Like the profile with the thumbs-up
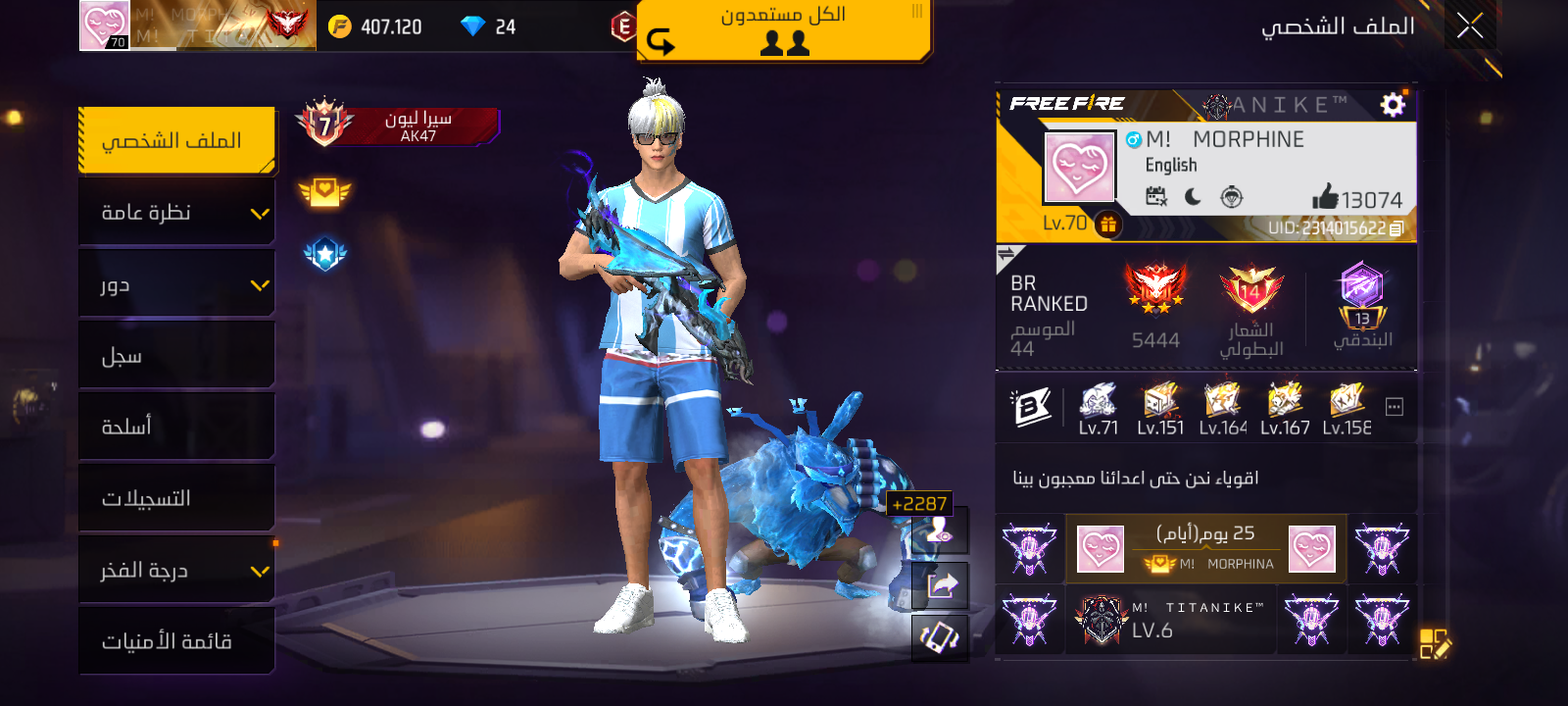 click(x=1326, y=197)
